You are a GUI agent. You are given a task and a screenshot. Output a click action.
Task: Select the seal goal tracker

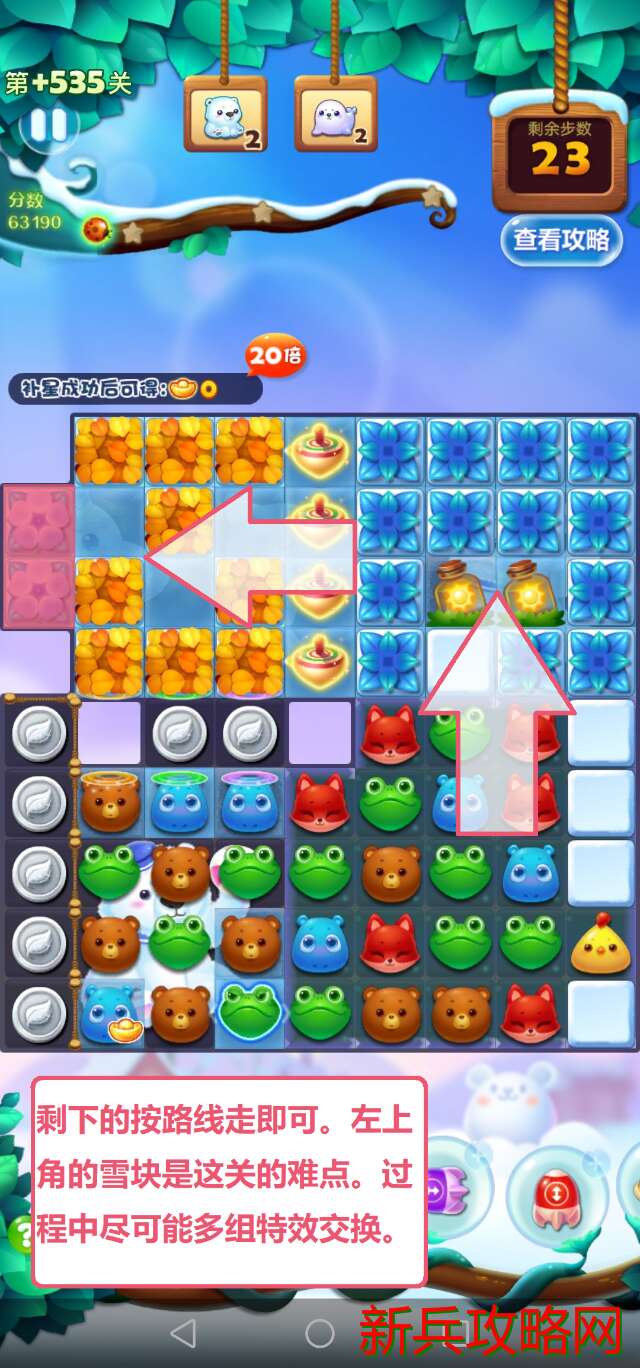(335, 117)
